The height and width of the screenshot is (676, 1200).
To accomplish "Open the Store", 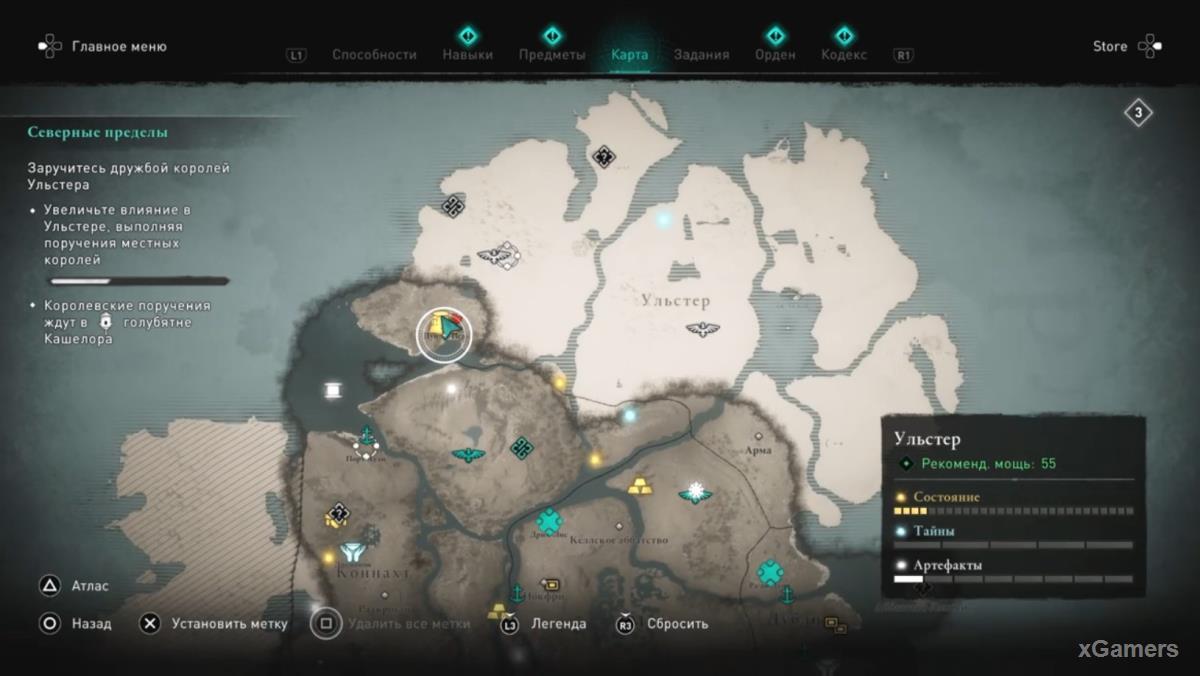I will click(x=1126, y=46).
